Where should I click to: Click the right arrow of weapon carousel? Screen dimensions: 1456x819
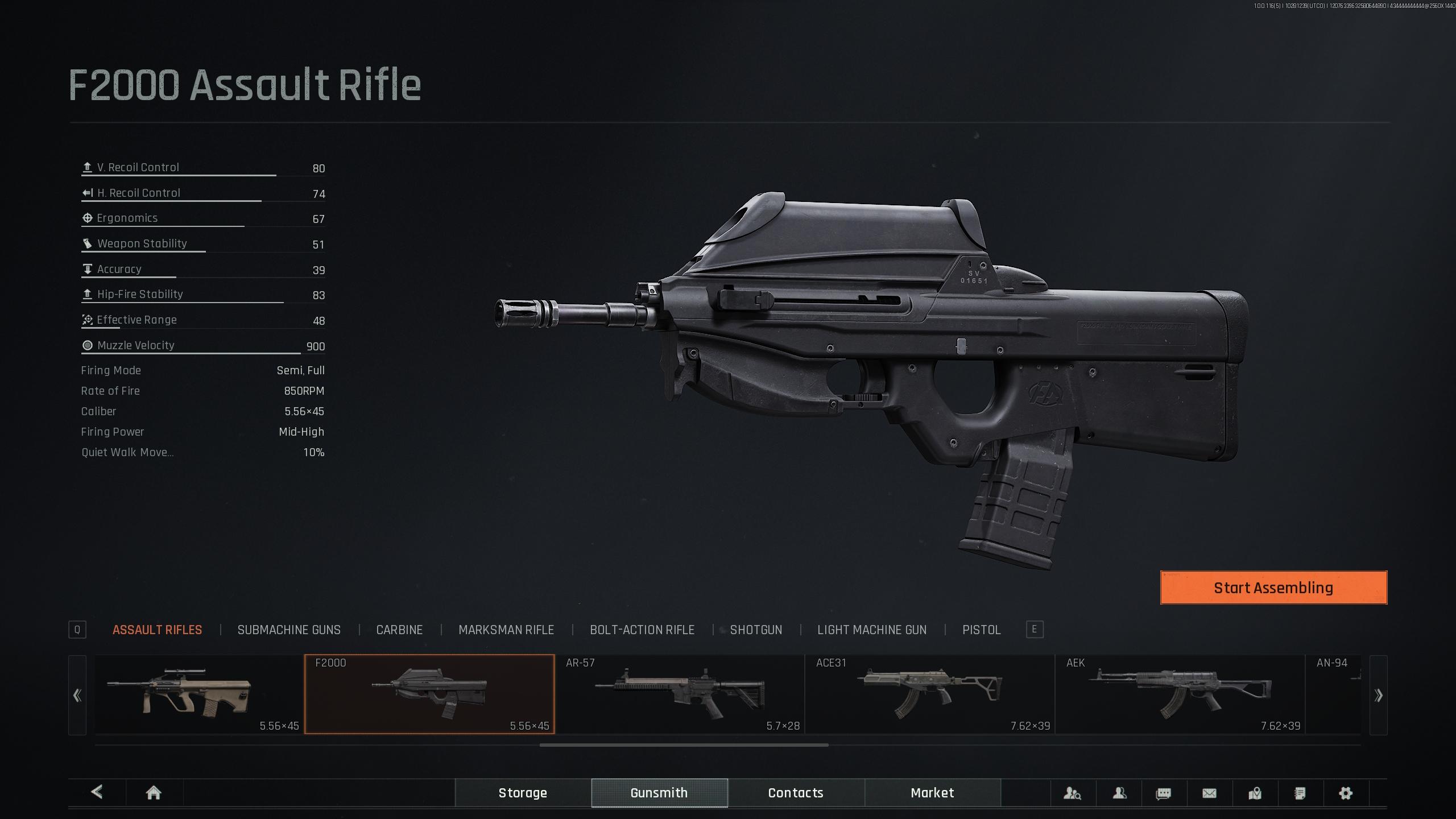click(x=1378, y=695)
